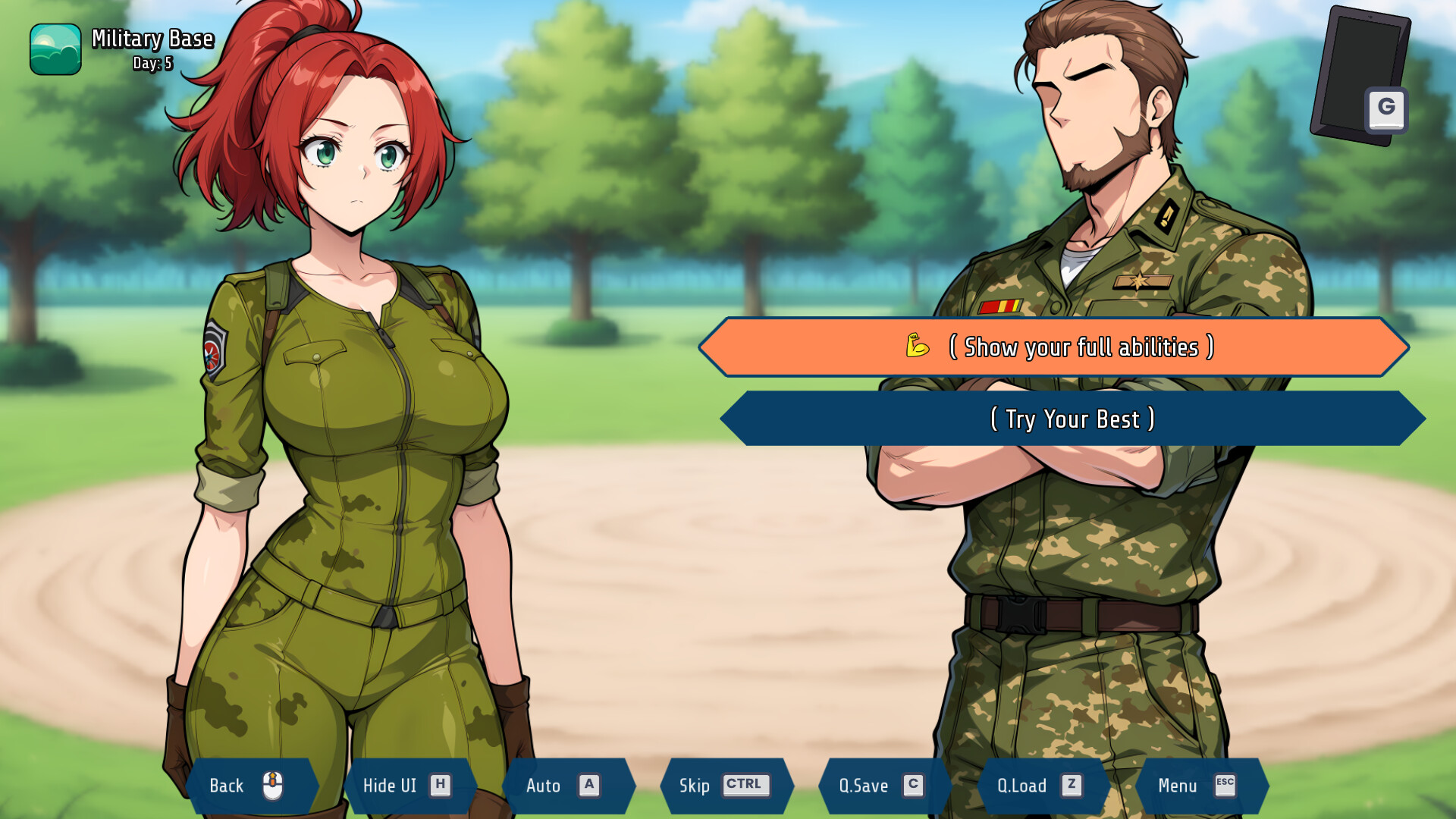Click the G gallery icon on the tablet

(1387, 108)
